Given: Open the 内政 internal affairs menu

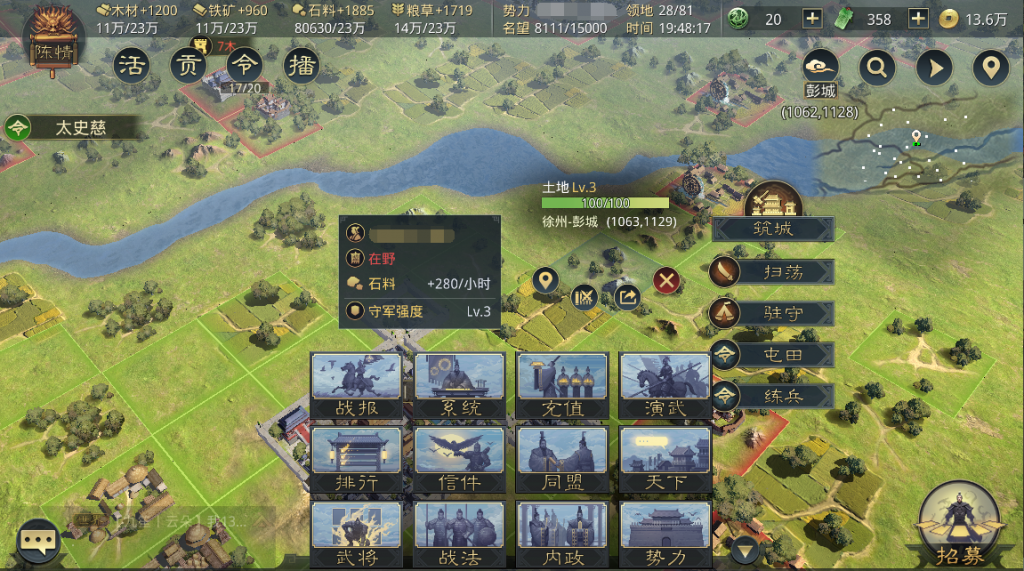Looking at the screenshot, I should click(x=562, y=535).
